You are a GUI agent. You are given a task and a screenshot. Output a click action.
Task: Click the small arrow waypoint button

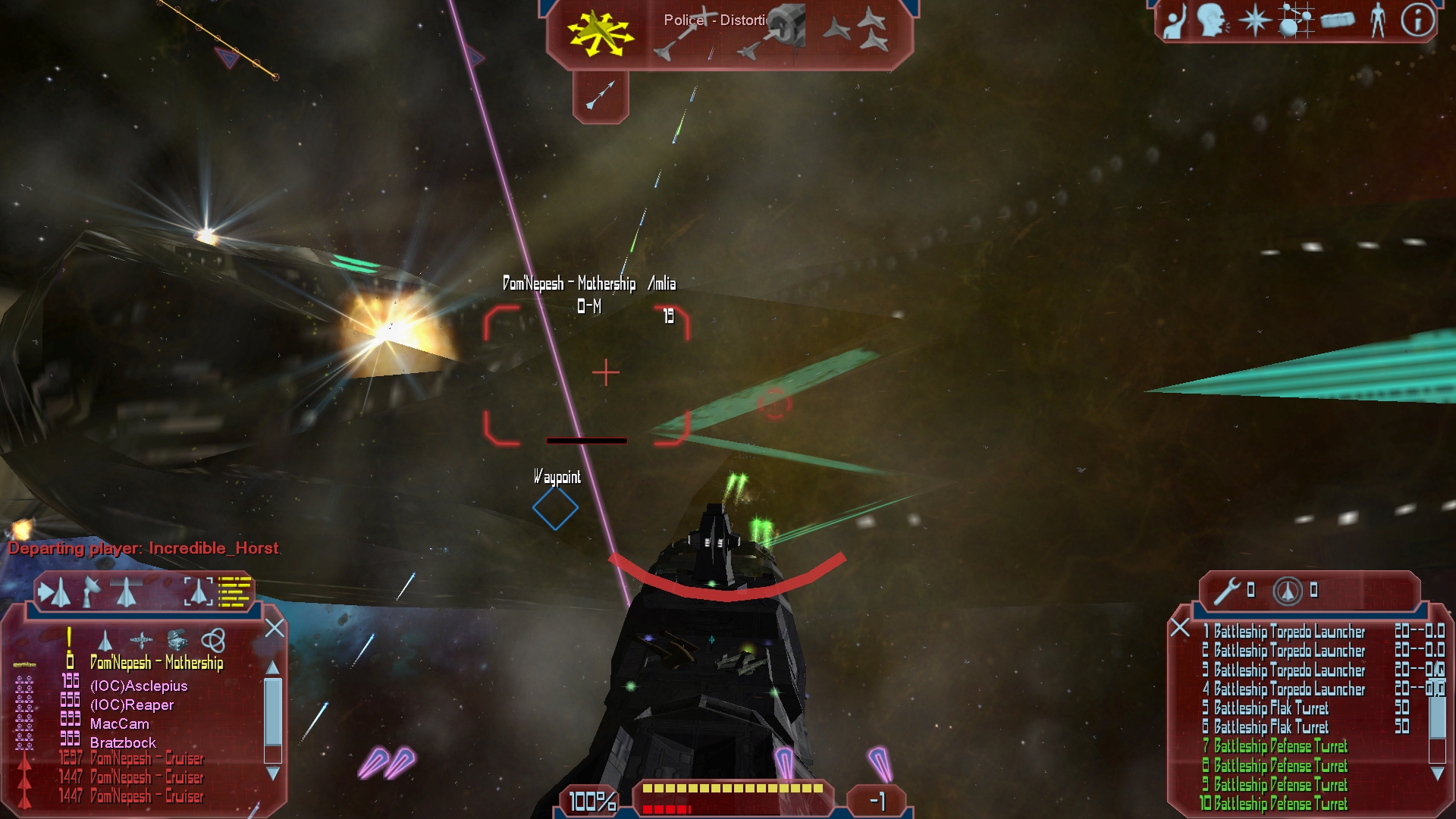click(601, 96)
